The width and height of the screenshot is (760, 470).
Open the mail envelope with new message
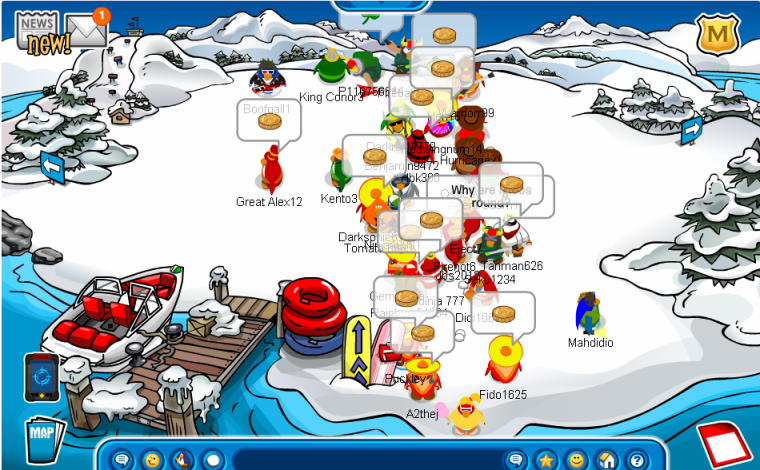click(86, 30)
